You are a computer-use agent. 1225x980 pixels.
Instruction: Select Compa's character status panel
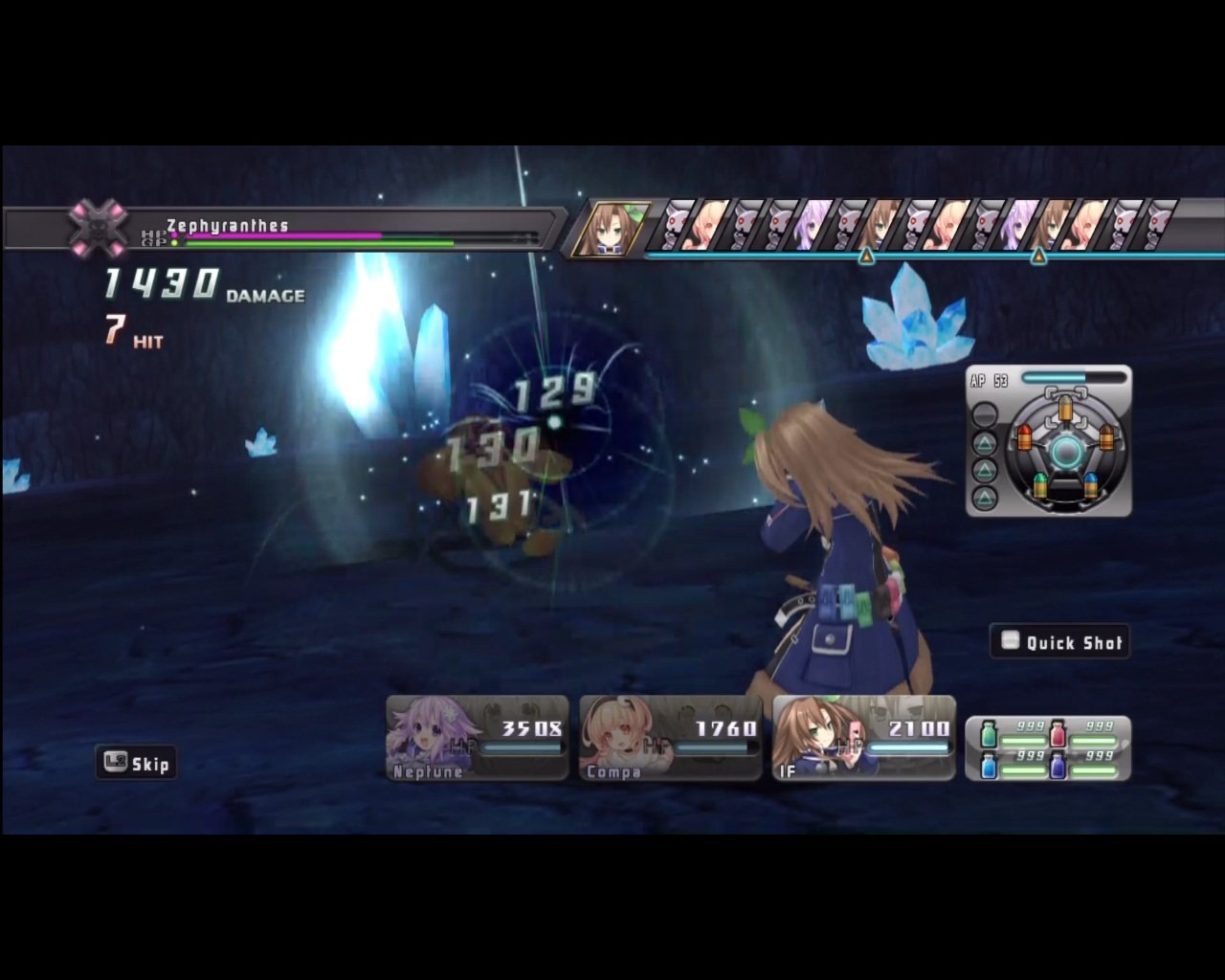668,737
